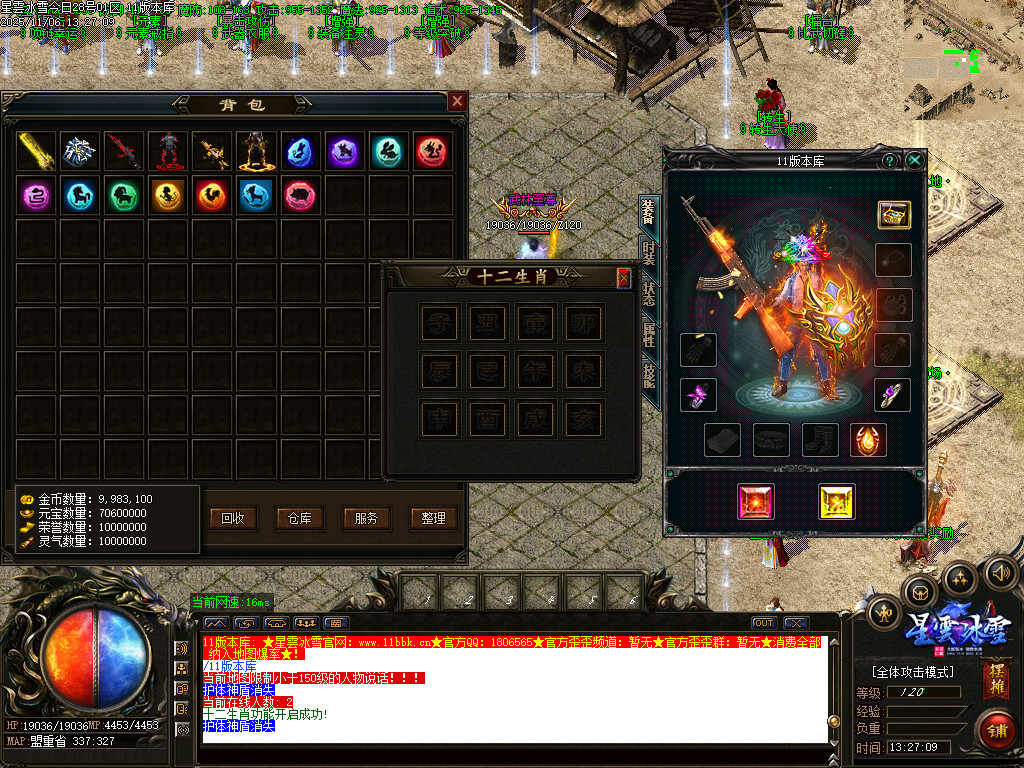Open the 铺 shop button
1024x768 pixels.
tap(995, 729)
